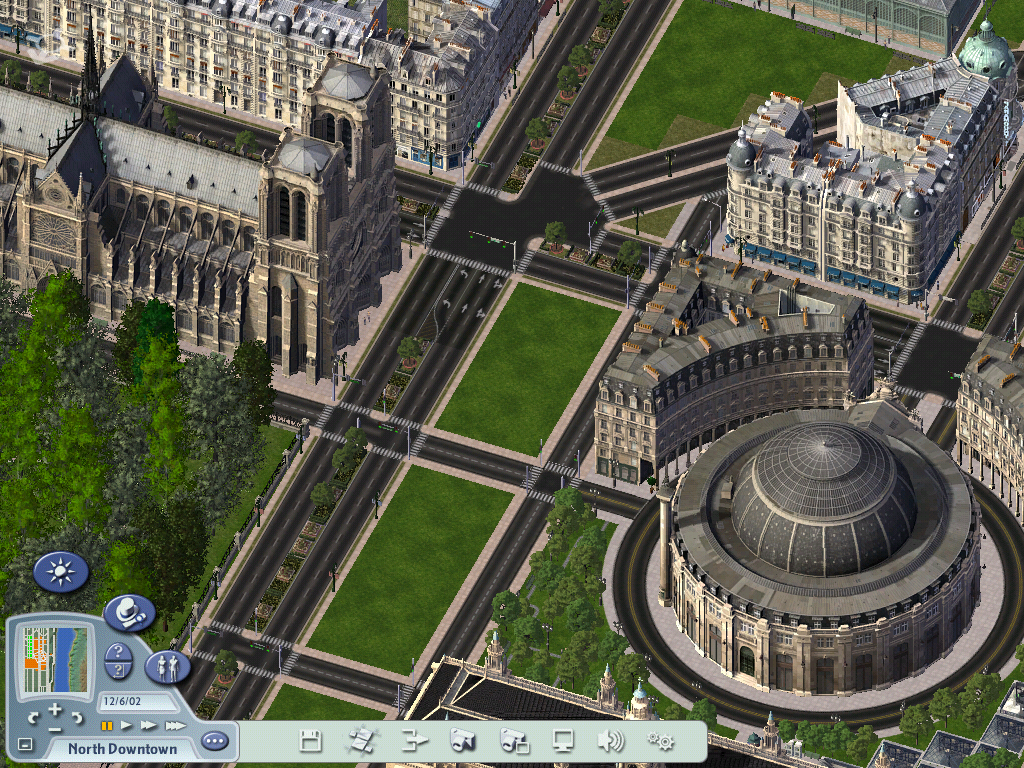Screen dimensions: 1024x768
Task: Click the city minimap
Action: tap(56, 660)
